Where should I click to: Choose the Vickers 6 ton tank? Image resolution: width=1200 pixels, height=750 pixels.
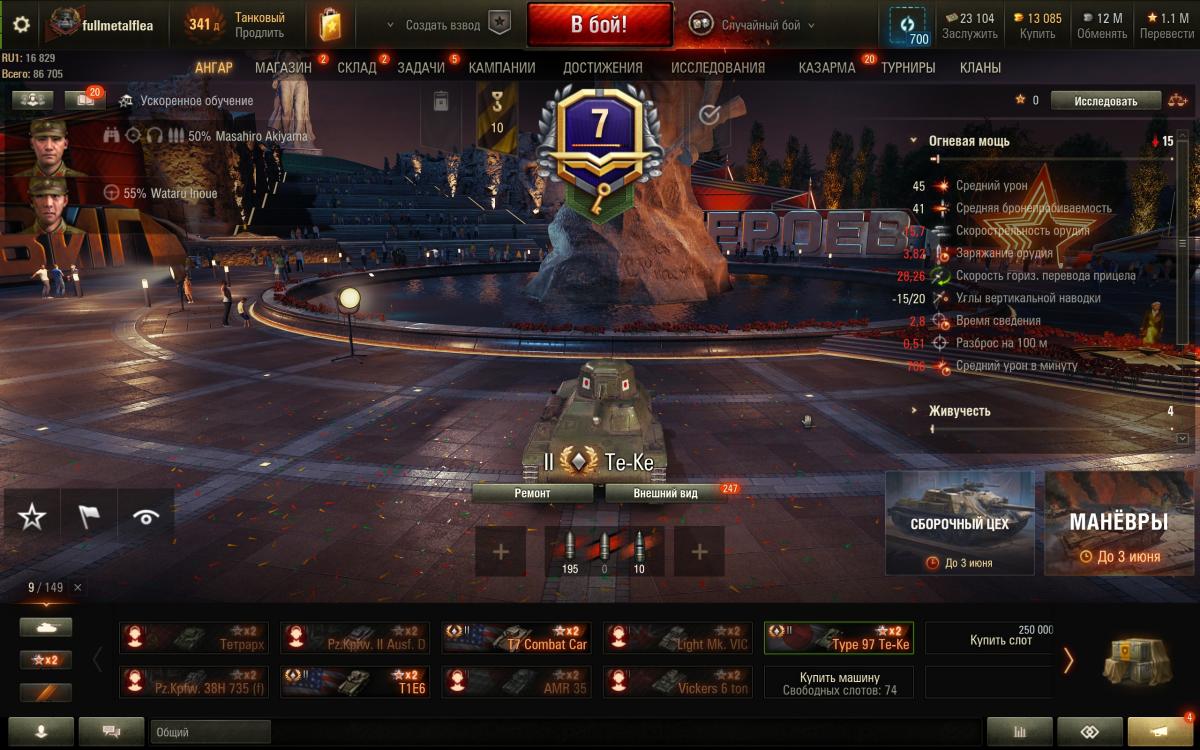(678, 682)
